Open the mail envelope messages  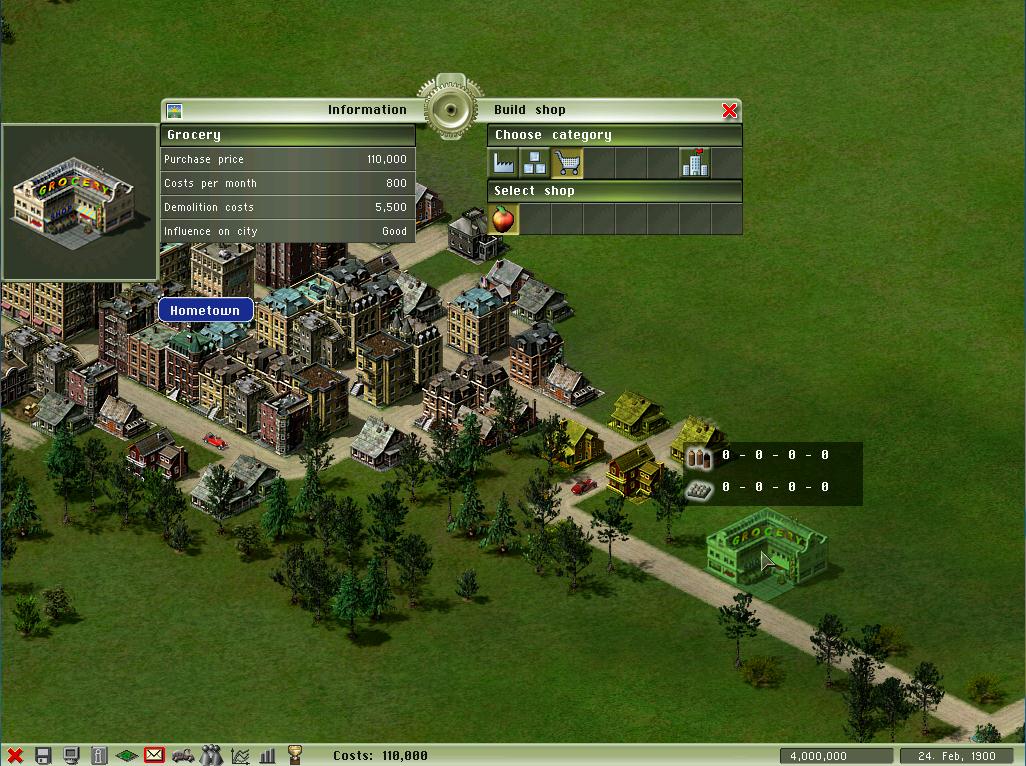point(154,756)
